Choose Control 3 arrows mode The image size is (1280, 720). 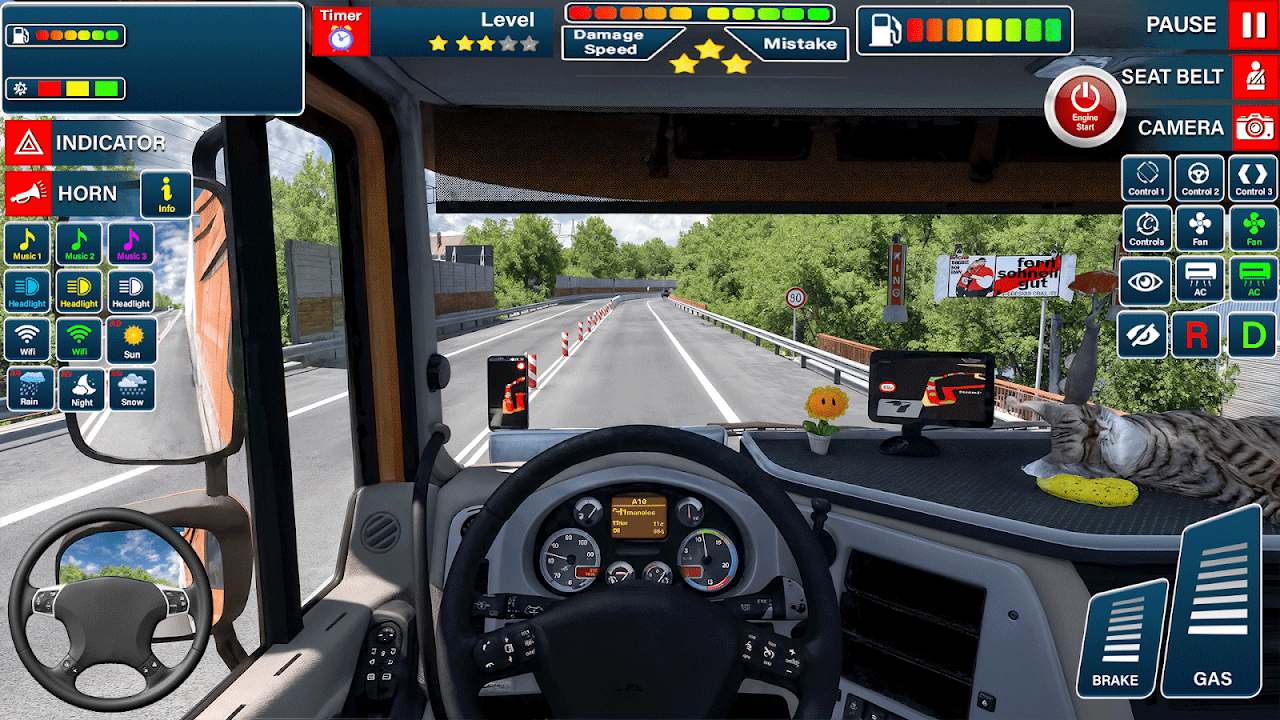(1252, 178)
